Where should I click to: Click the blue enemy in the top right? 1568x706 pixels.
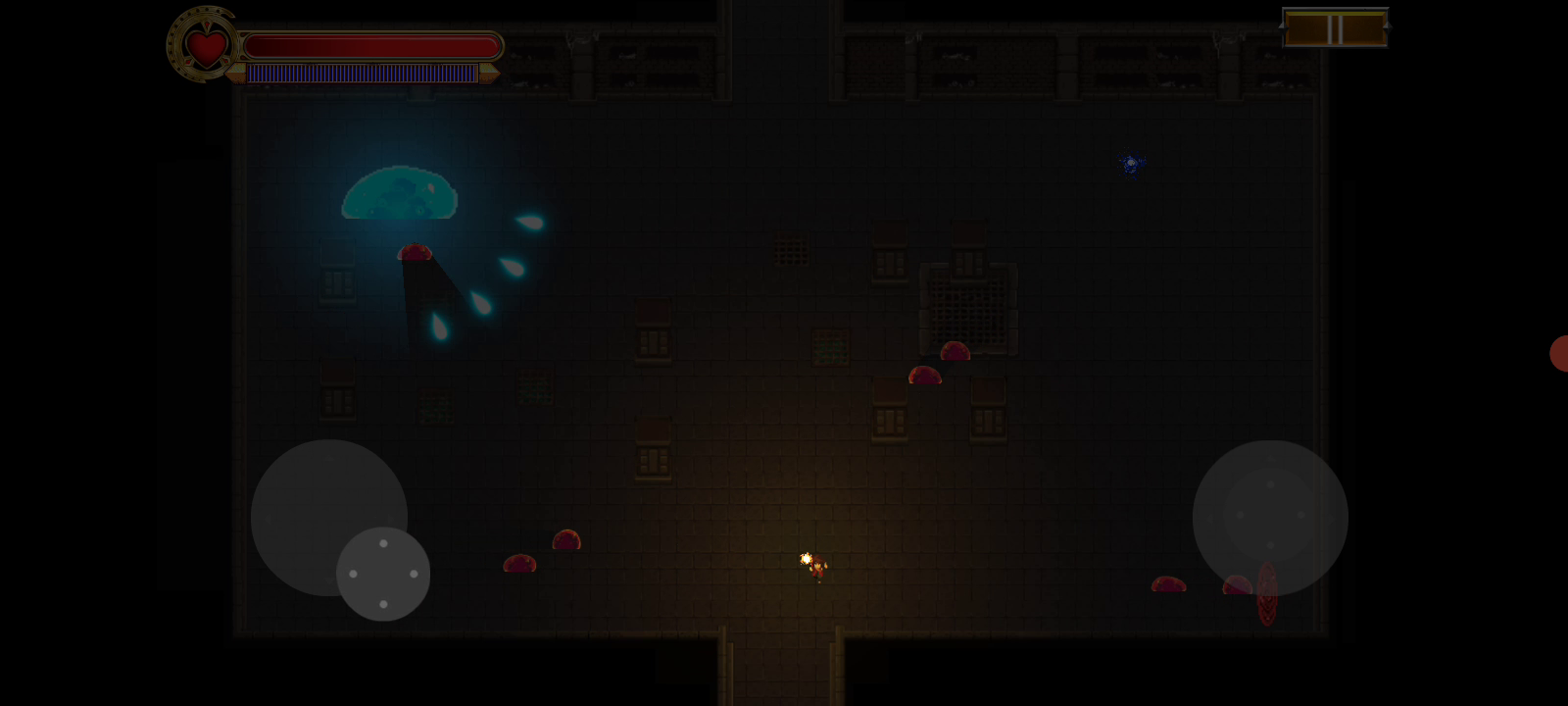pos(1130,163)
